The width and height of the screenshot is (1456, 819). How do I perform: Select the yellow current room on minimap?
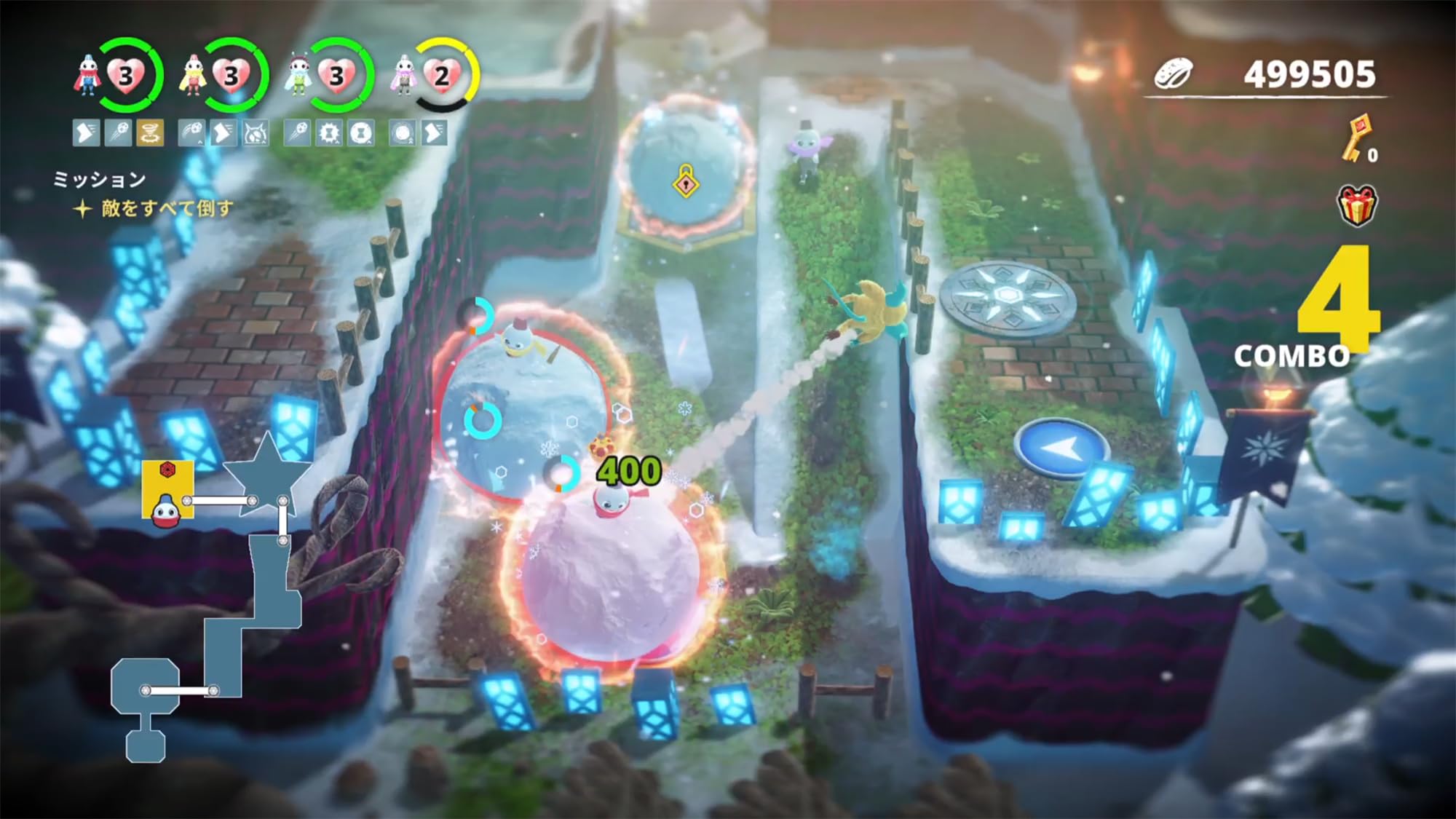[x=167, y=489]
